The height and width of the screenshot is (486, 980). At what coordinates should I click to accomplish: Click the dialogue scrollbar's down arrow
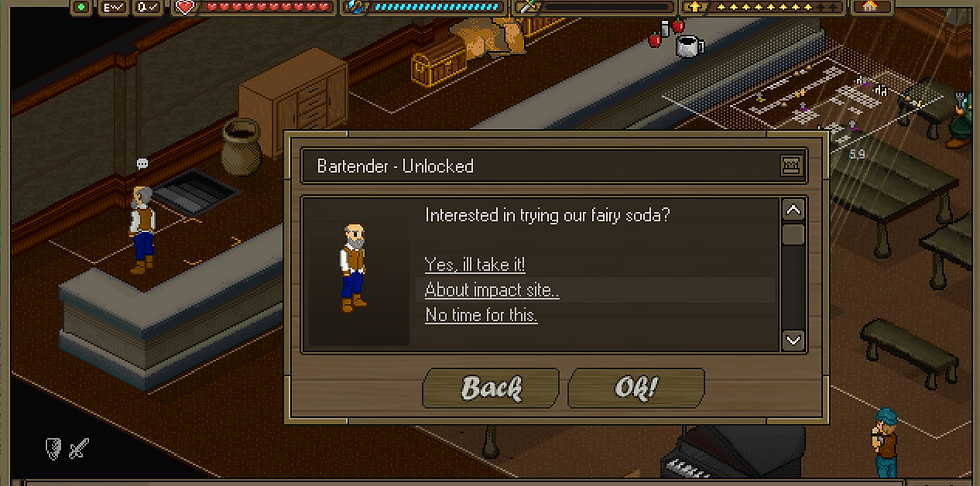[793, 340]
